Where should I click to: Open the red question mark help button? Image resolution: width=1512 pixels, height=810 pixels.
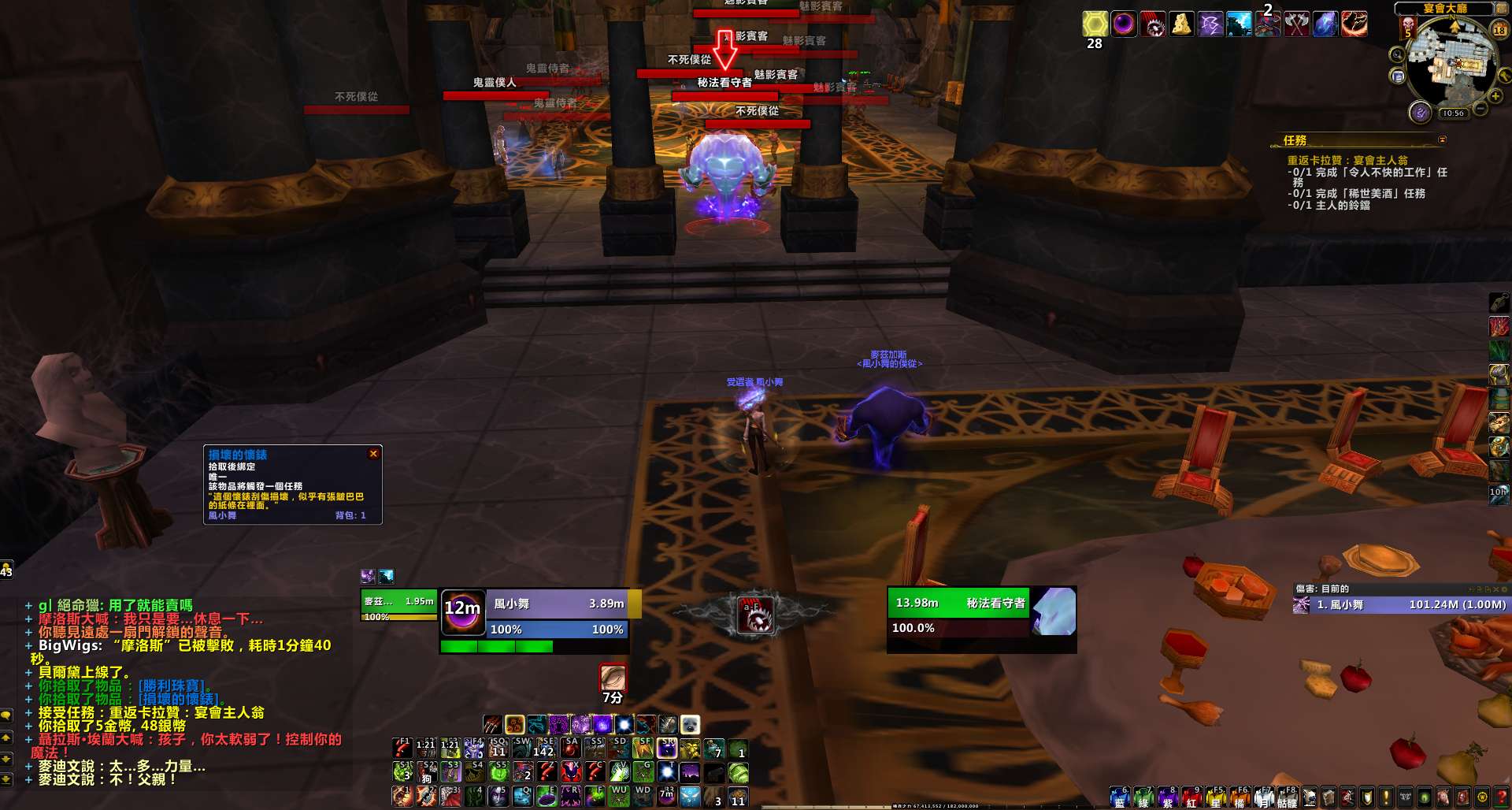pyautogui.click(x=1501, y=797)
